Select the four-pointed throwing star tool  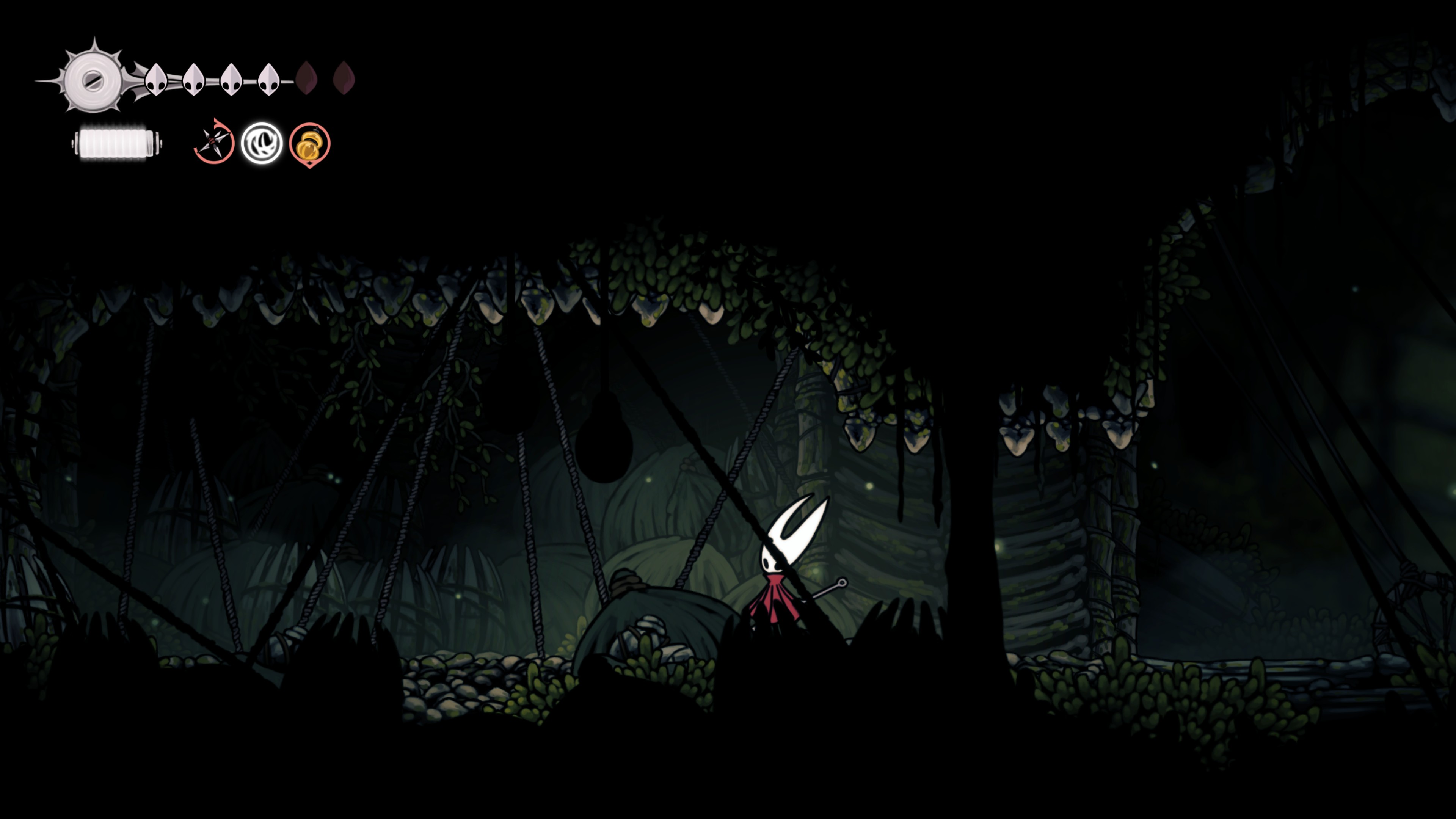(214, 143)
